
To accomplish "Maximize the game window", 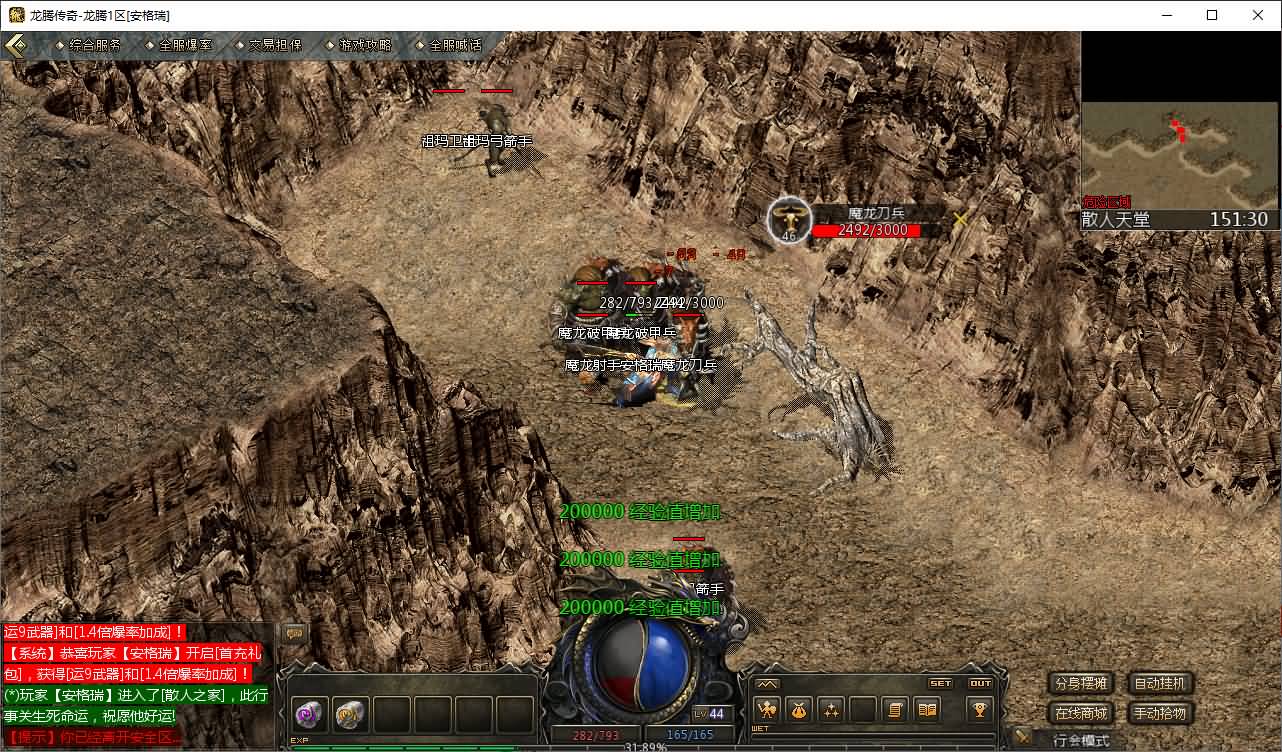I will [1212, 15].
